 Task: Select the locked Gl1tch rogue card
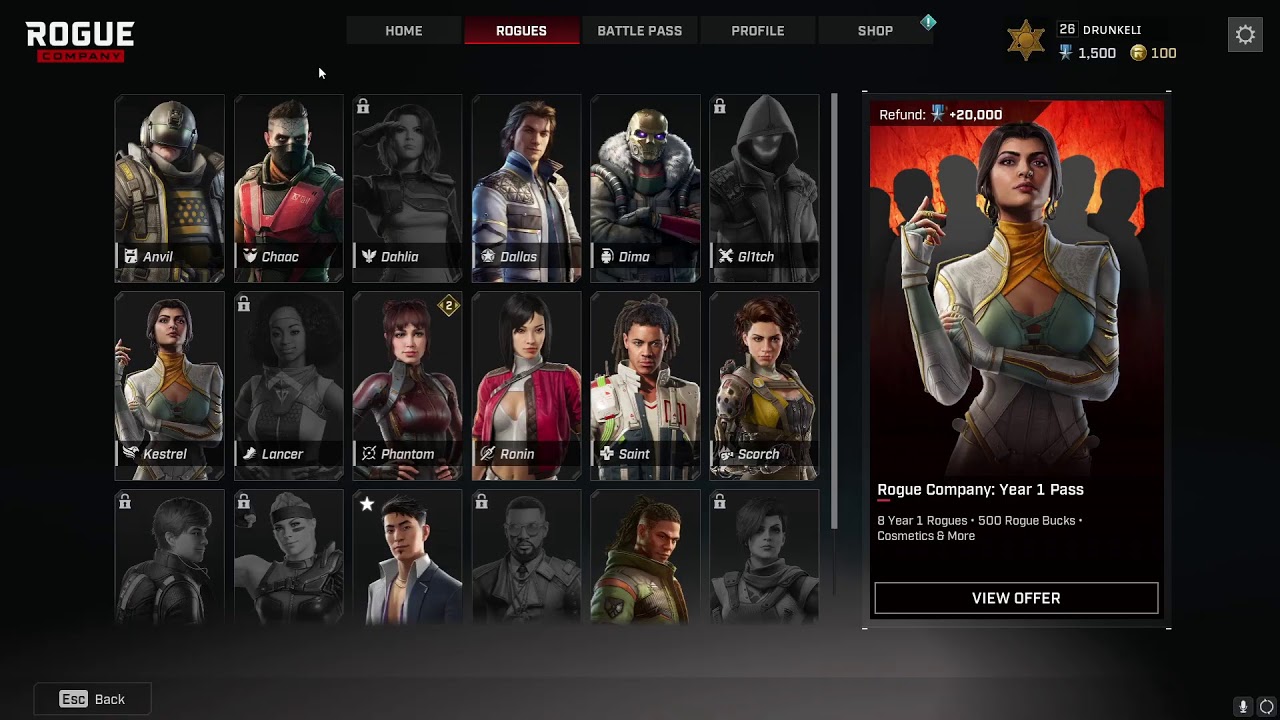click(x=765, y=189)
